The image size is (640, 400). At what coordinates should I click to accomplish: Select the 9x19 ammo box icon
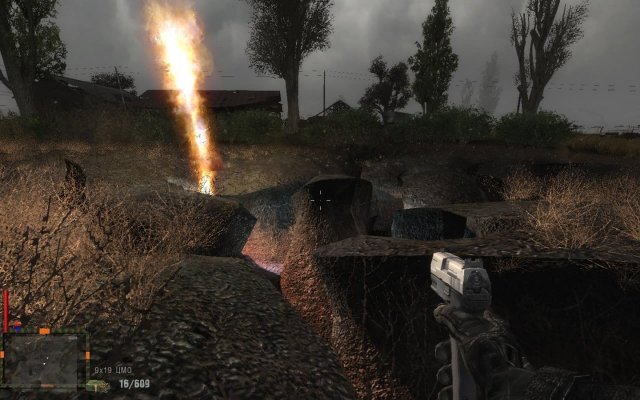(x=98, y=385)
